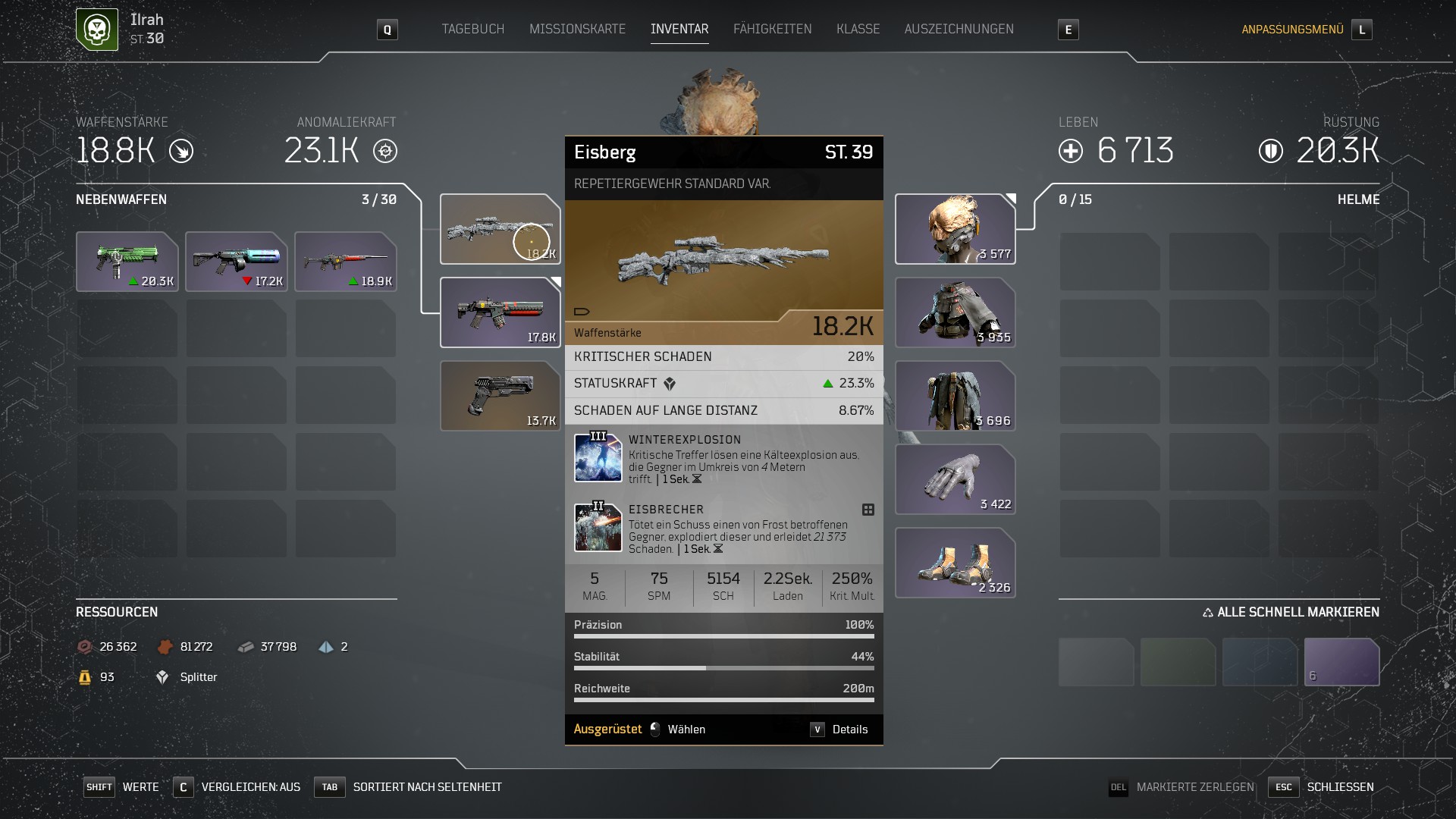
Task: Choose the 17.2K blue-barreled side weapon
Action: click(x=237, y=262)
